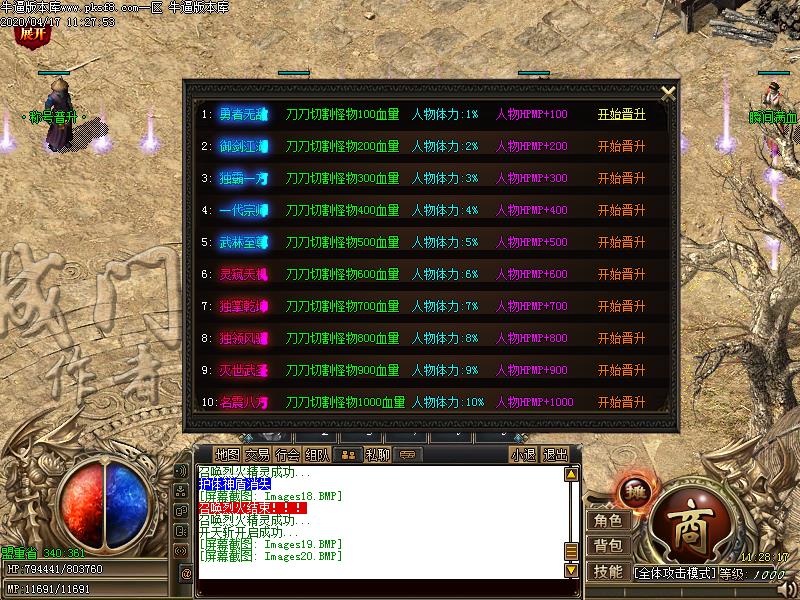The image size is (800, 600).
Task: Expand the 展开 badge at top left
Action: point(33,33)
